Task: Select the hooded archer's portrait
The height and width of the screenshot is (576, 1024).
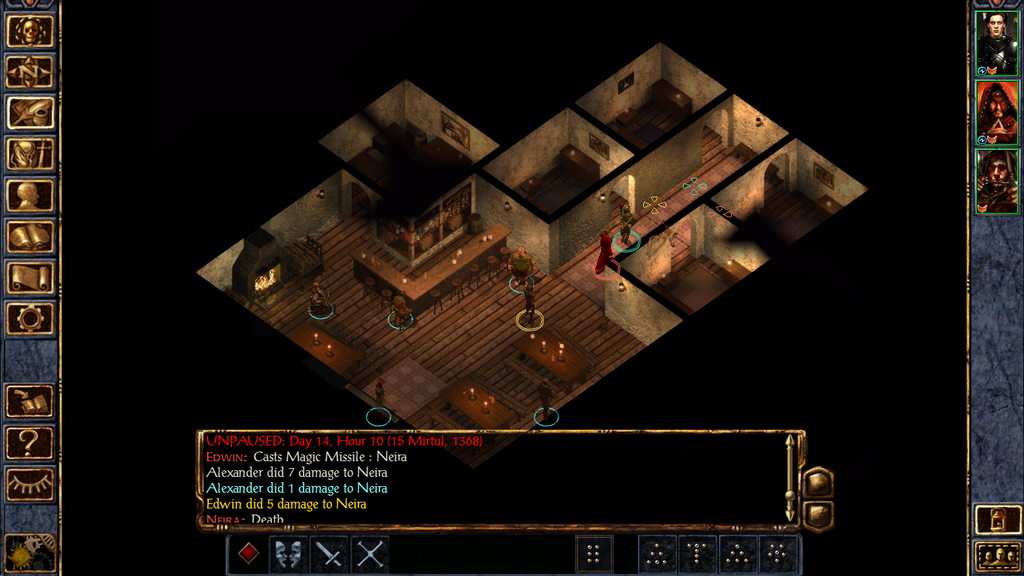Action: [x=997, y=181]
